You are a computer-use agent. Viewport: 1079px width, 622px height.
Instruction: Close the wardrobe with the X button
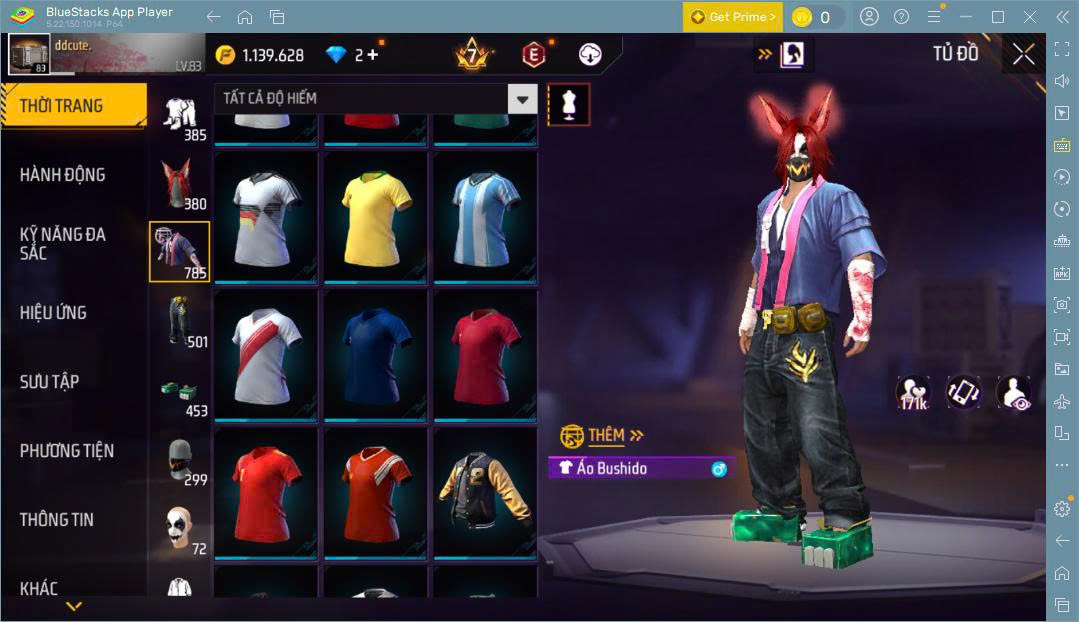(1023, 54)
